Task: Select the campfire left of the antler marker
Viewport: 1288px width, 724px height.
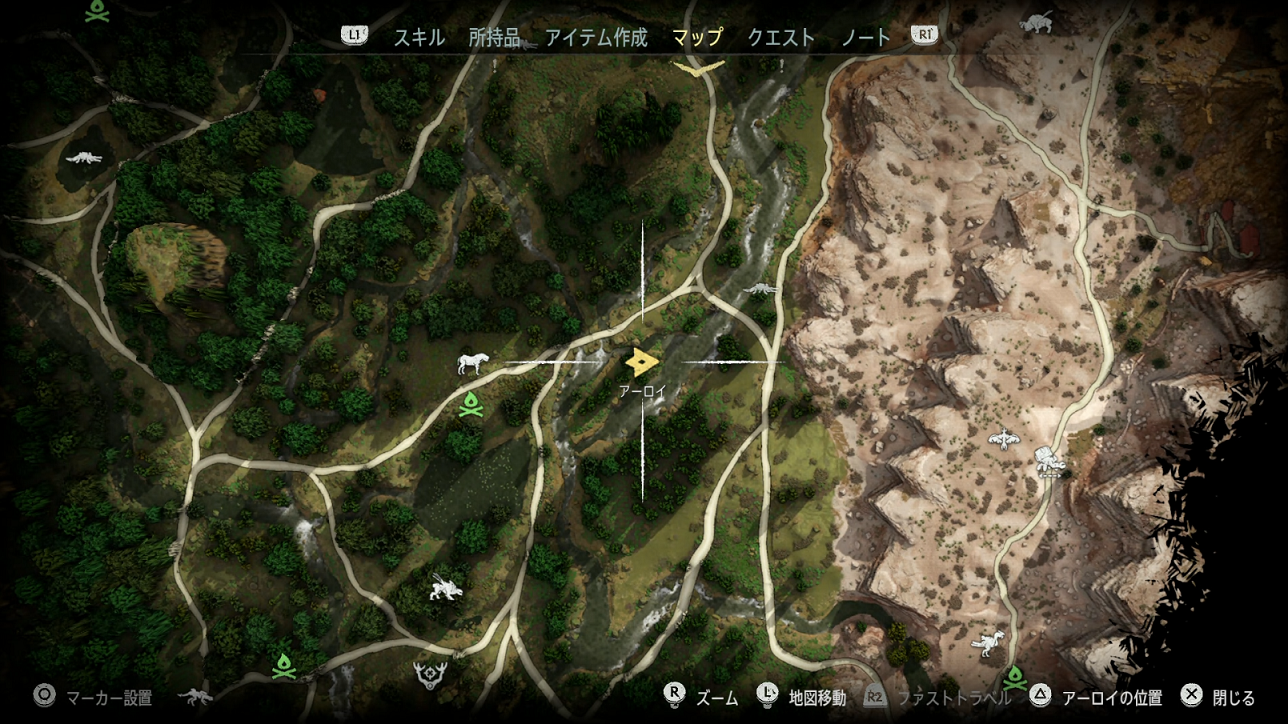Action: (284, 665)
